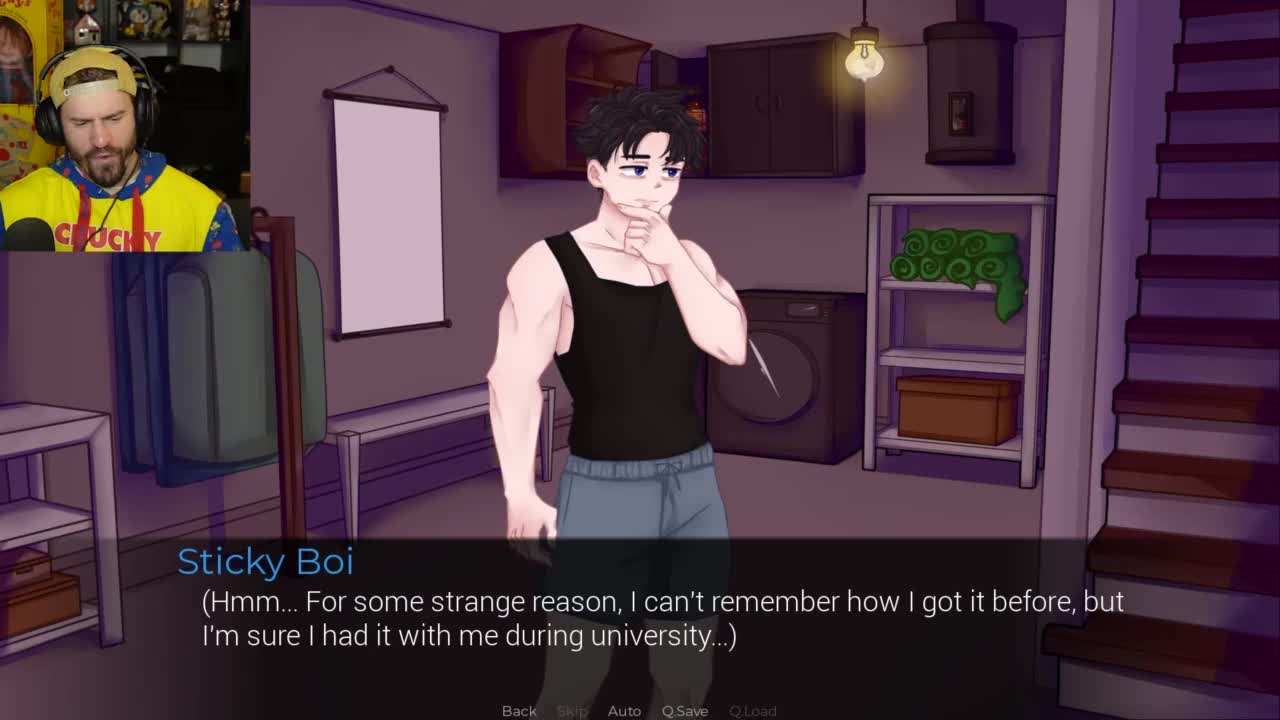Go back to the previous dialogue line
Image resolution: width=1280 pixels, height=720 pixels.
(519, 710)
